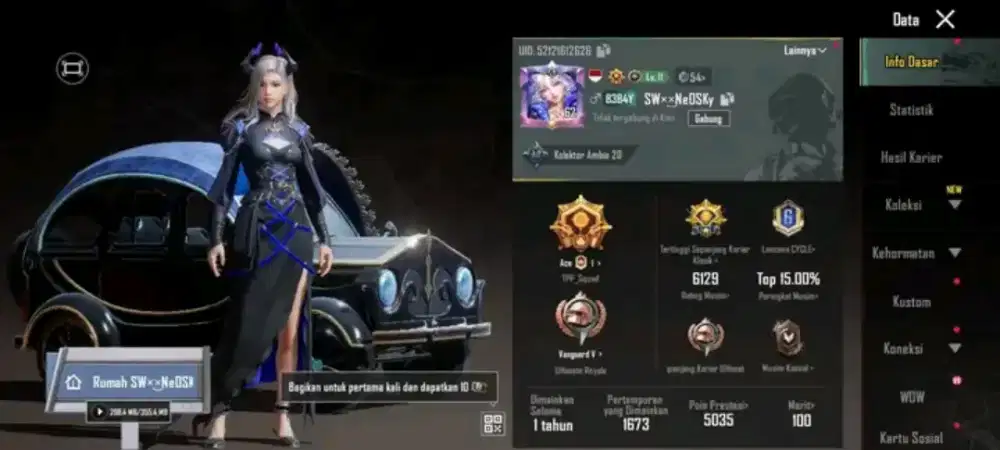Image resolution: width=1000 pixels, height=450 pixels.
Task: Open the Lainnya dropdown
Action: tap(805, 51)
